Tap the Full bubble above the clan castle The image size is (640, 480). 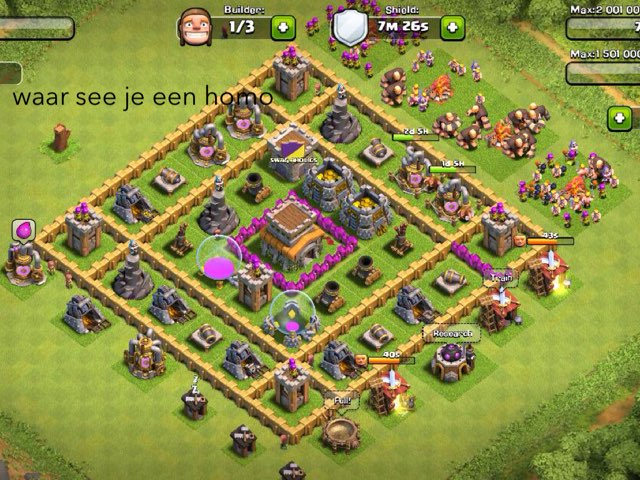(x=342, y=400)
